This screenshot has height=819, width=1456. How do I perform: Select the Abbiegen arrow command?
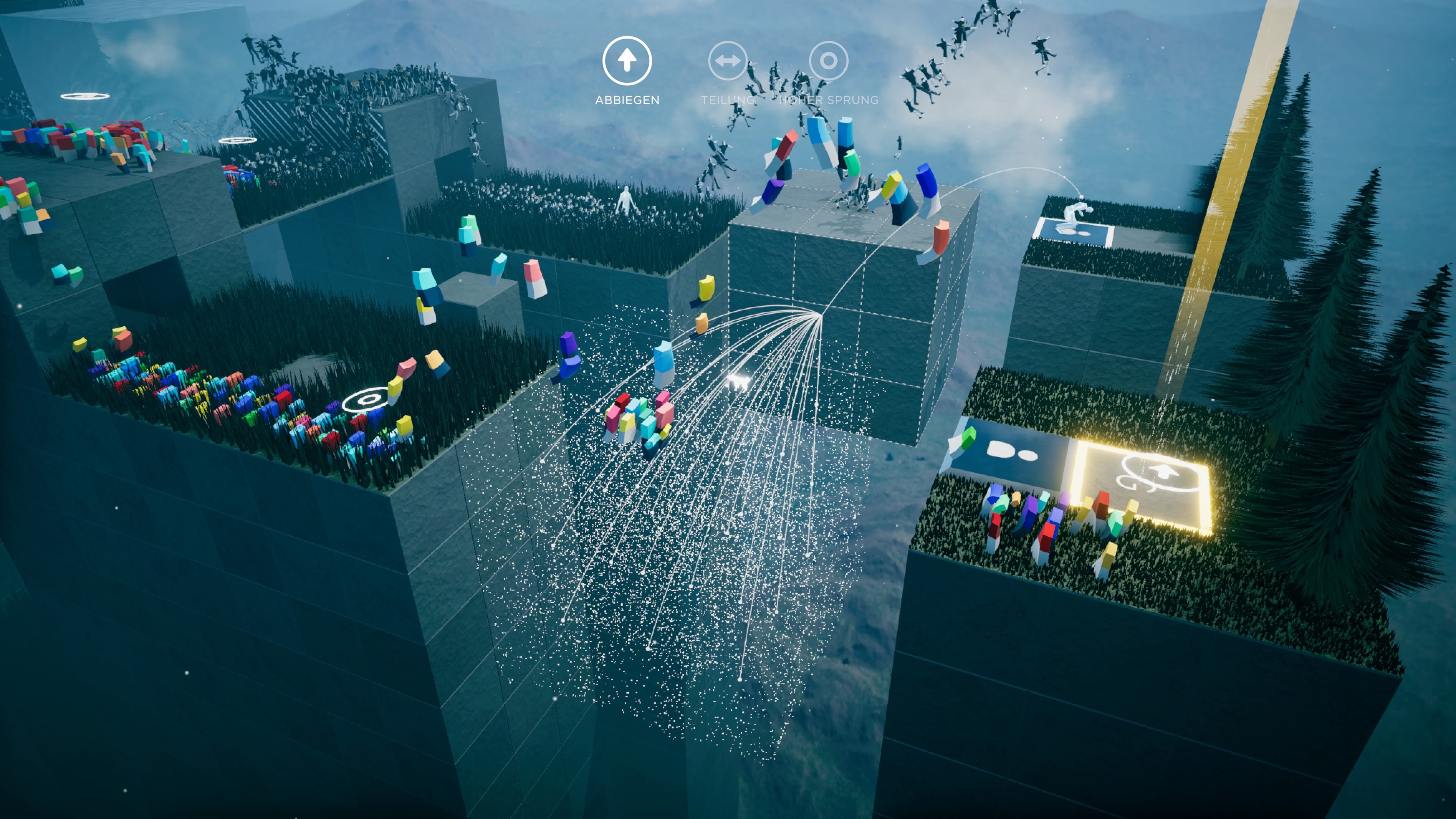point(627,61)
